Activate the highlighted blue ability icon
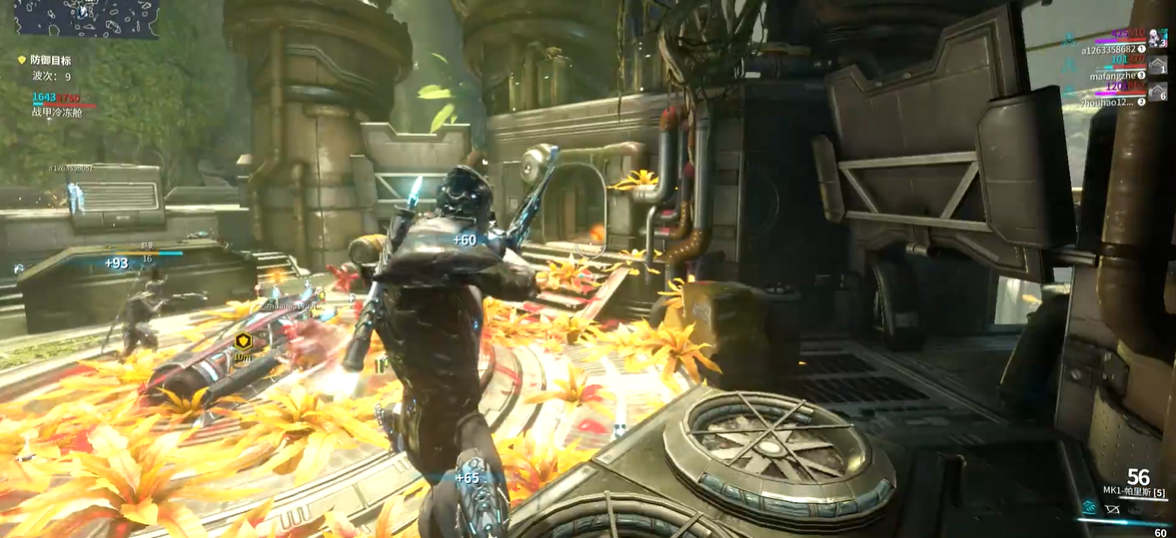The width and height of the screenshot is (1176, 538). click(1088, 508)
